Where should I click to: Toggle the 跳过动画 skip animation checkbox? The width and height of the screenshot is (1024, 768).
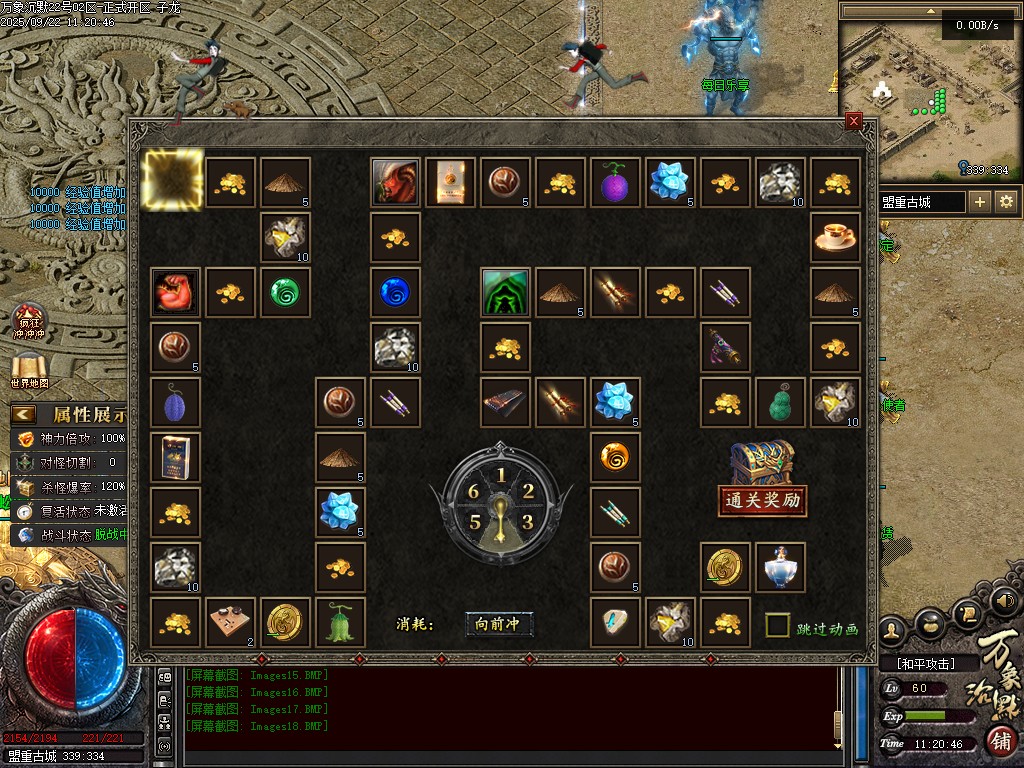click(778, 626)
